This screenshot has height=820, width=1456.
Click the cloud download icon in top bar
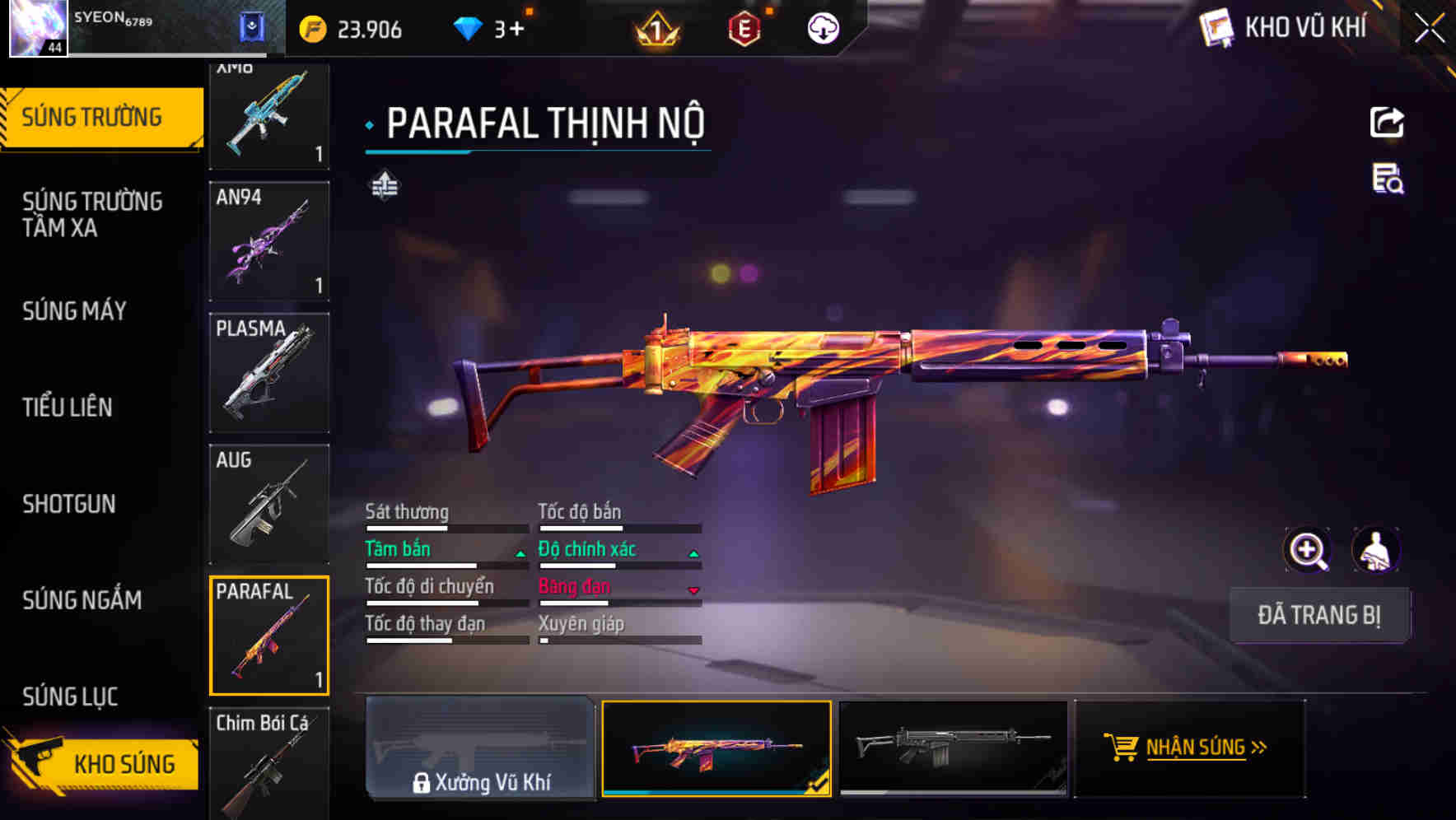[823, 27]
